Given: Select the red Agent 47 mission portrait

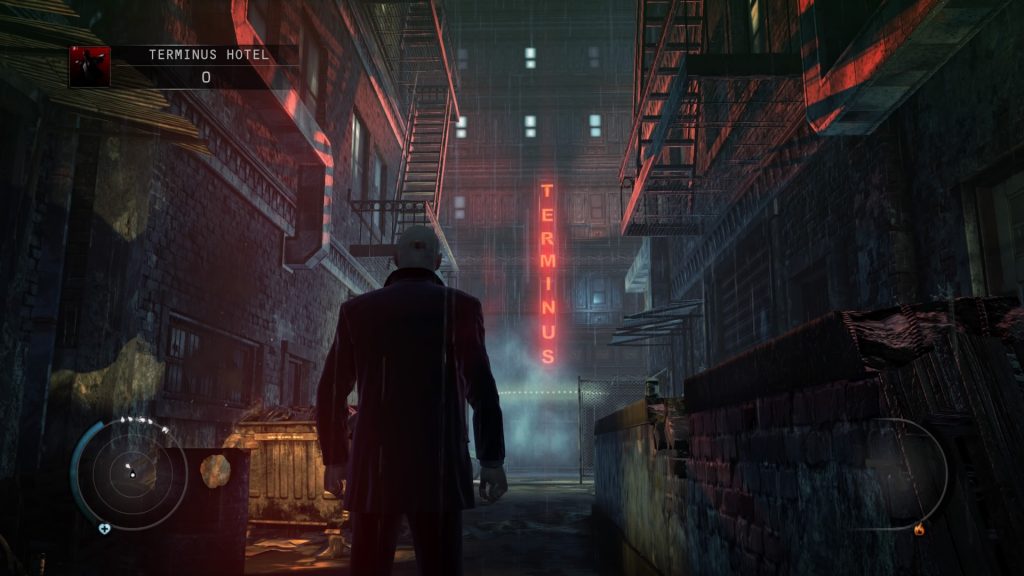Looking at the screenshot, I should (90, 66).
